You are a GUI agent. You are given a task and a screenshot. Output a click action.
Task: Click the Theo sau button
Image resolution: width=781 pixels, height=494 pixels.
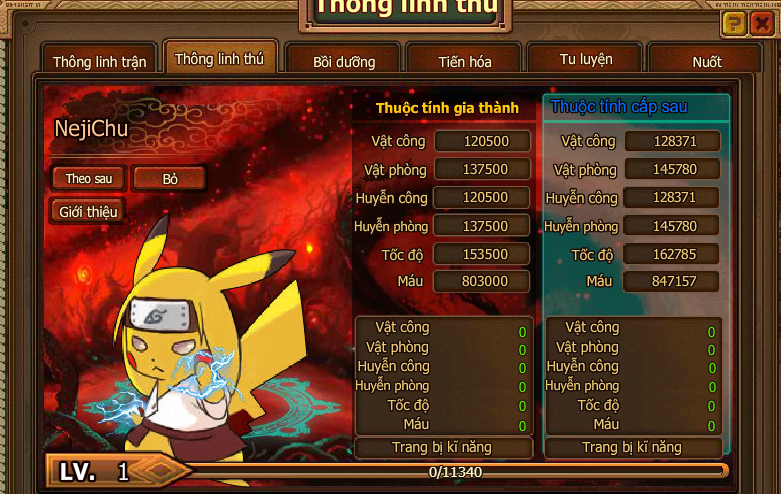tap(88, 178)
